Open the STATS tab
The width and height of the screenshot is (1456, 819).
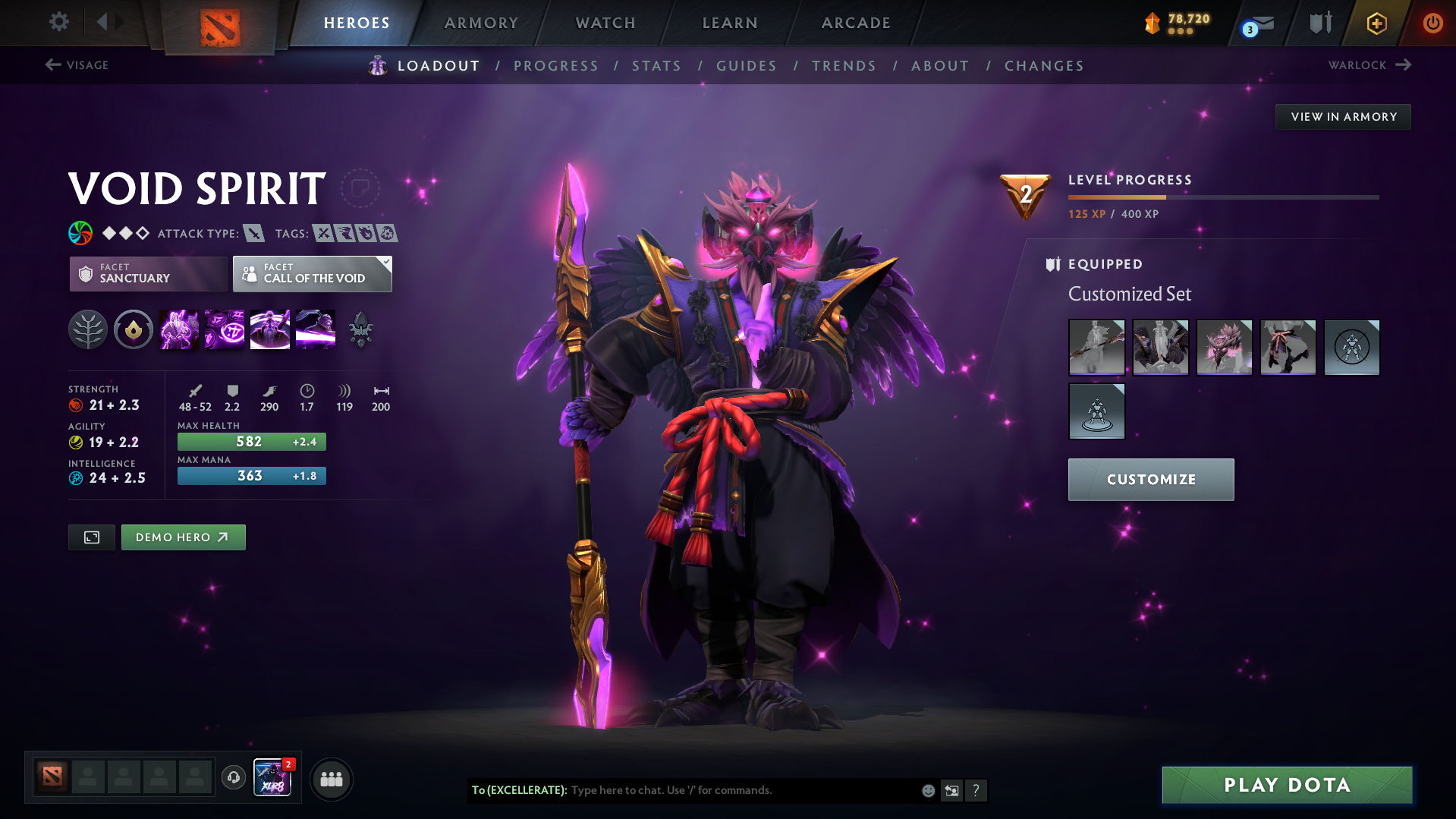point(656,66)
